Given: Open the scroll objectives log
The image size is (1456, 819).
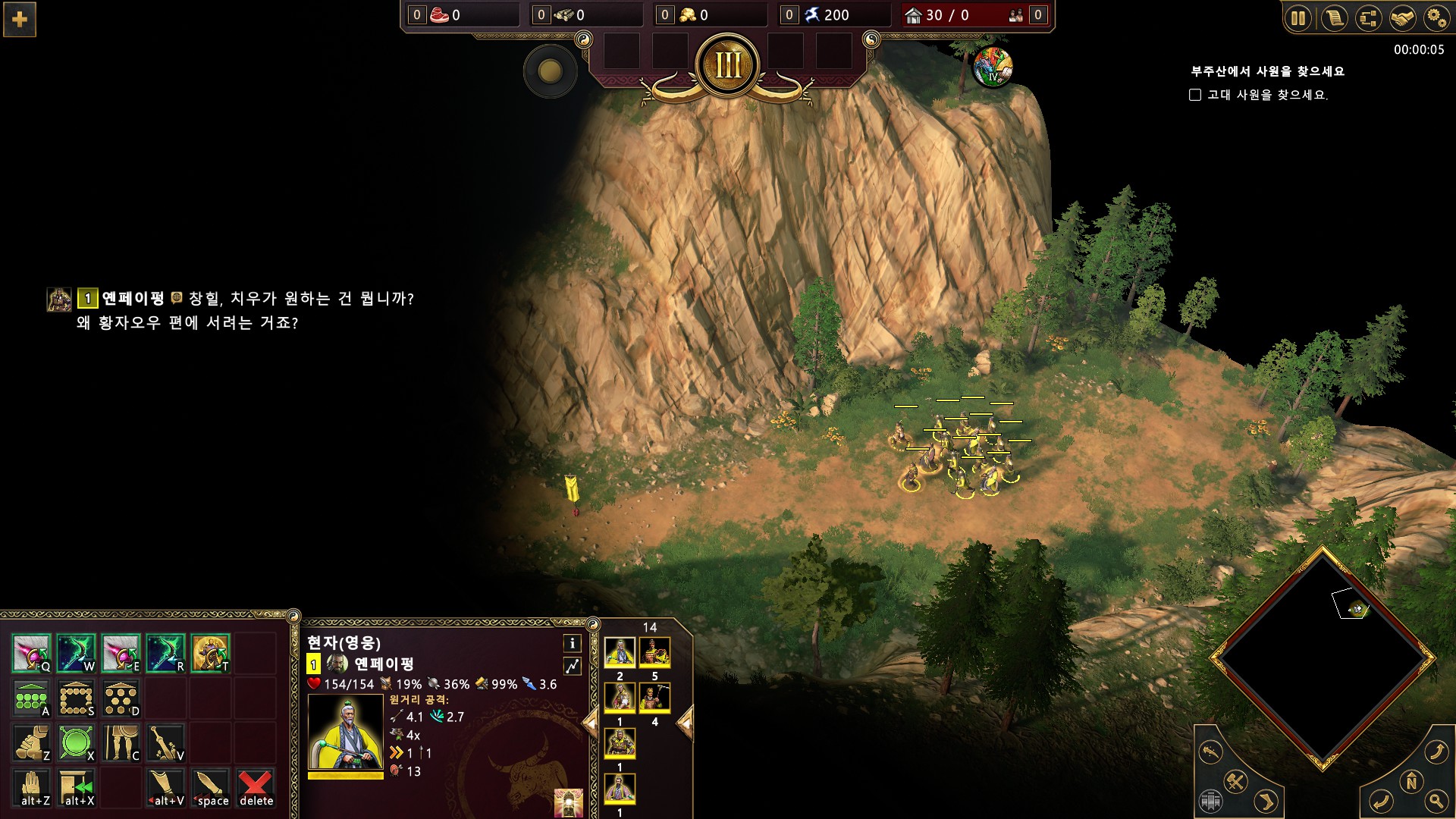Looking at the screenshot, I should coord(1334,18).
